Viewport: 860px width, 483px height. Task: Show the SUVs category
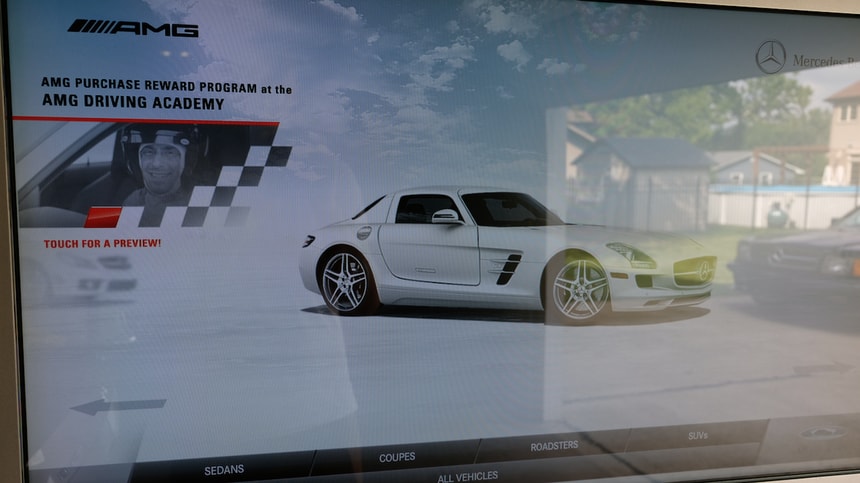(698, 436)
